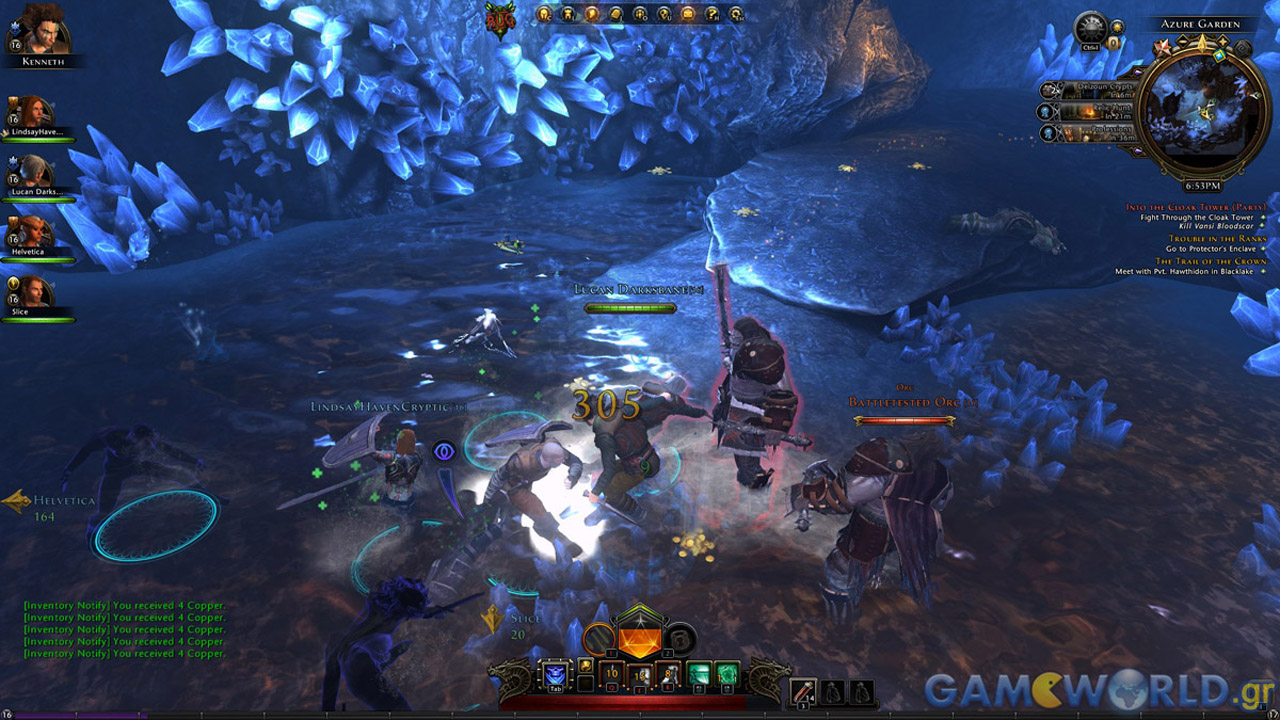Image resolution: width=1280 pixels, height=720 pixels.
Task: Use the red healing potion slot
Action: pyautogui.click(x=804, y=691)
